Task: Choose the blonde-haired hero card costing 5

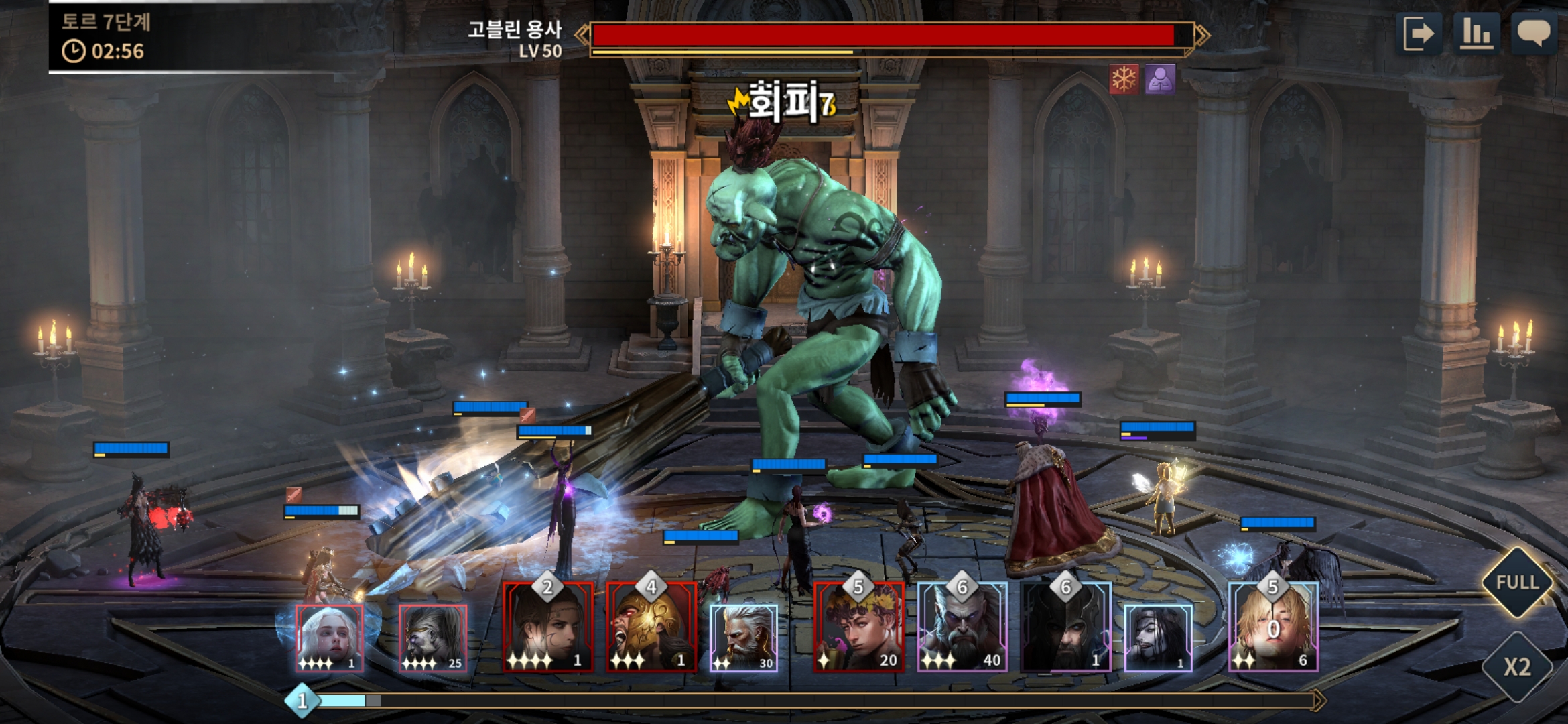Action: (x=1273, y=627)
